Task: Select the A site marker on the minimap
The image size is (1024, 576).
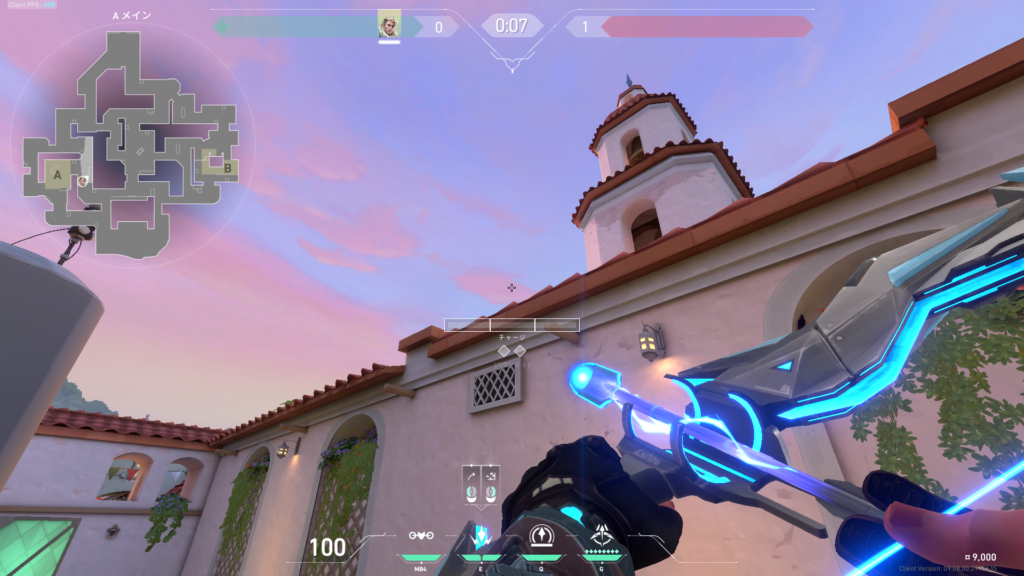Action: pos(57,176)
